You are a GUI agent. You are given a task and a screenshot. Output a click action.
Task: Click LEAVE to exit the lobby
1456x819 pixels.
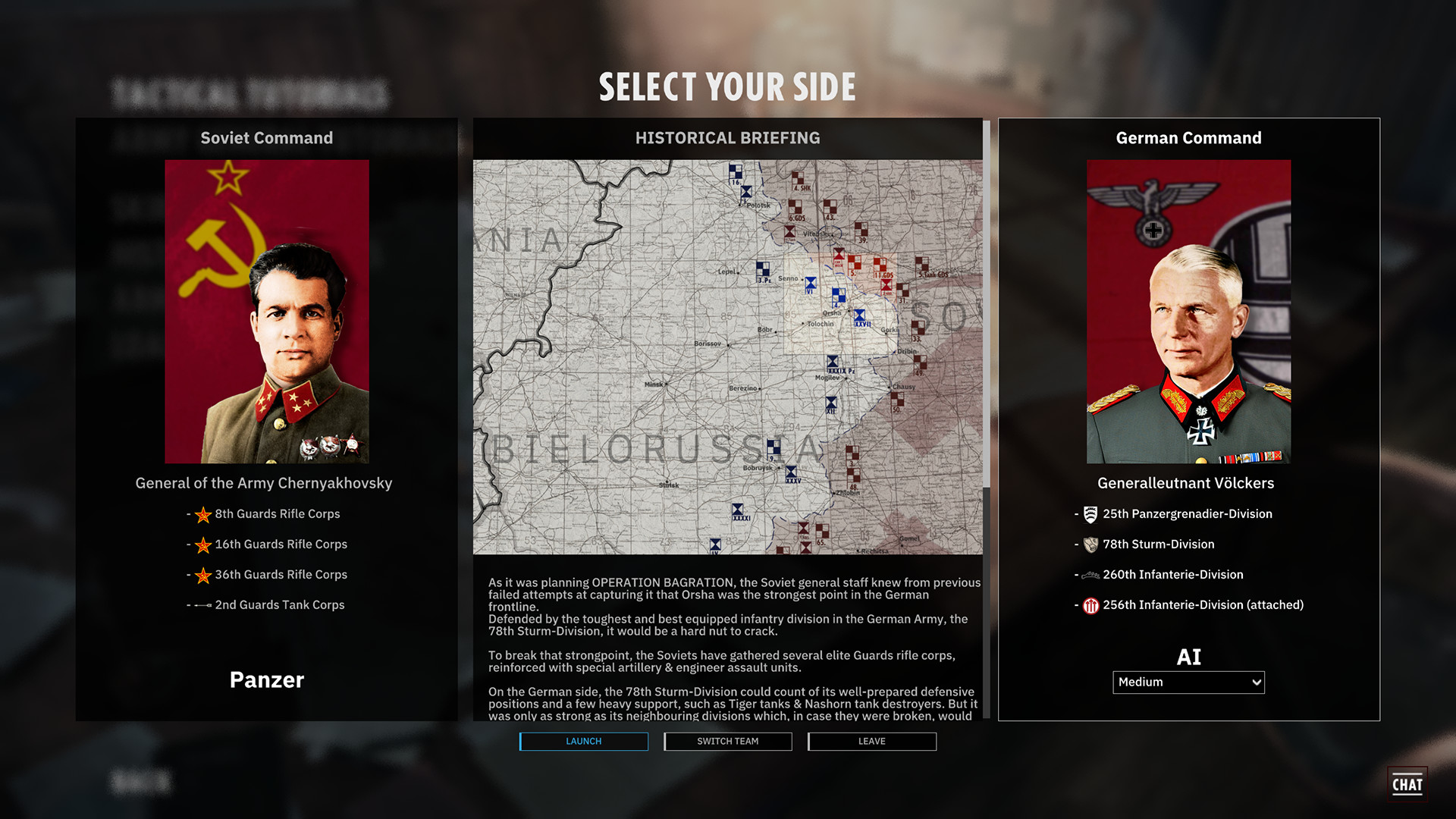click(871, 742)
